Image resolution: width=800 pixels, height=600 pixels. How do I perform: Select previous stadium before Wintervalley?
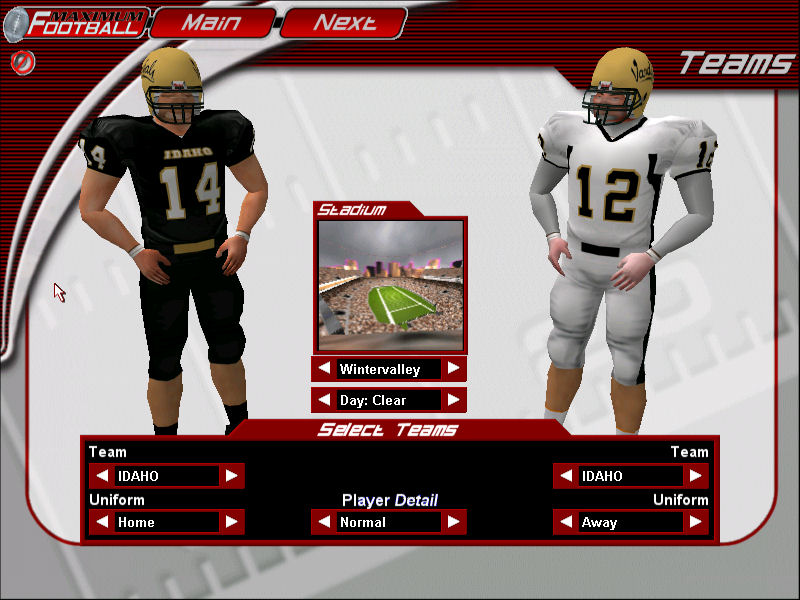(324, 369)
